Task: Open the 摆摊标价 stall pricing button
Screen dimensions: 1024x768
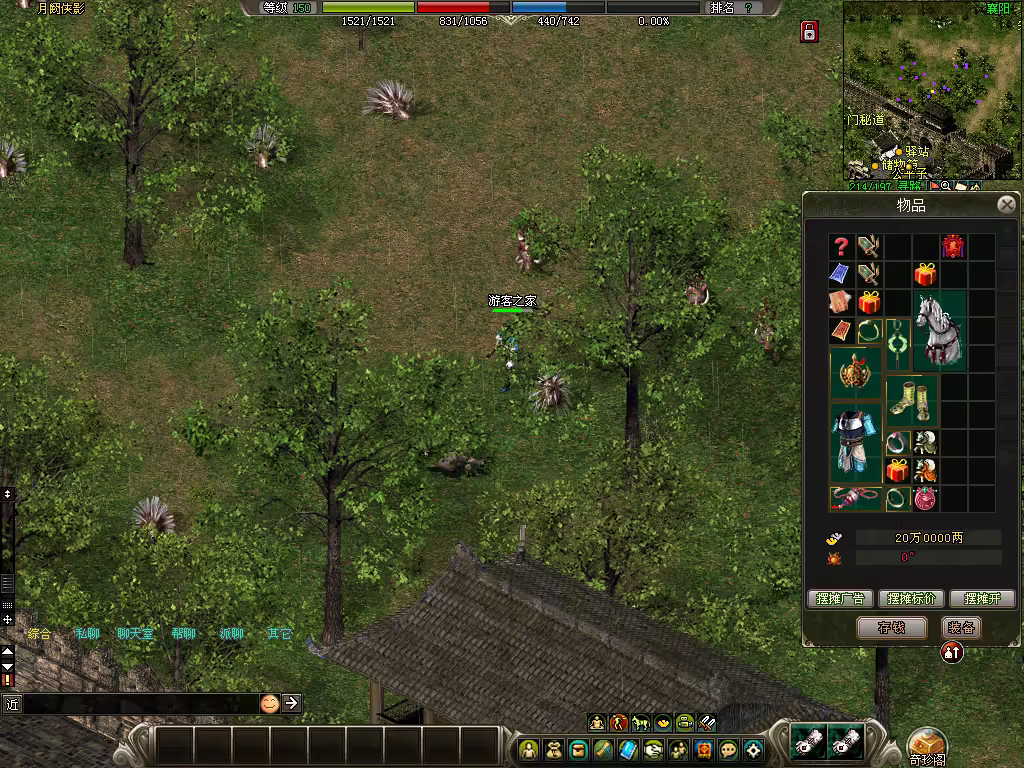Action: click(x=911, y=599)
